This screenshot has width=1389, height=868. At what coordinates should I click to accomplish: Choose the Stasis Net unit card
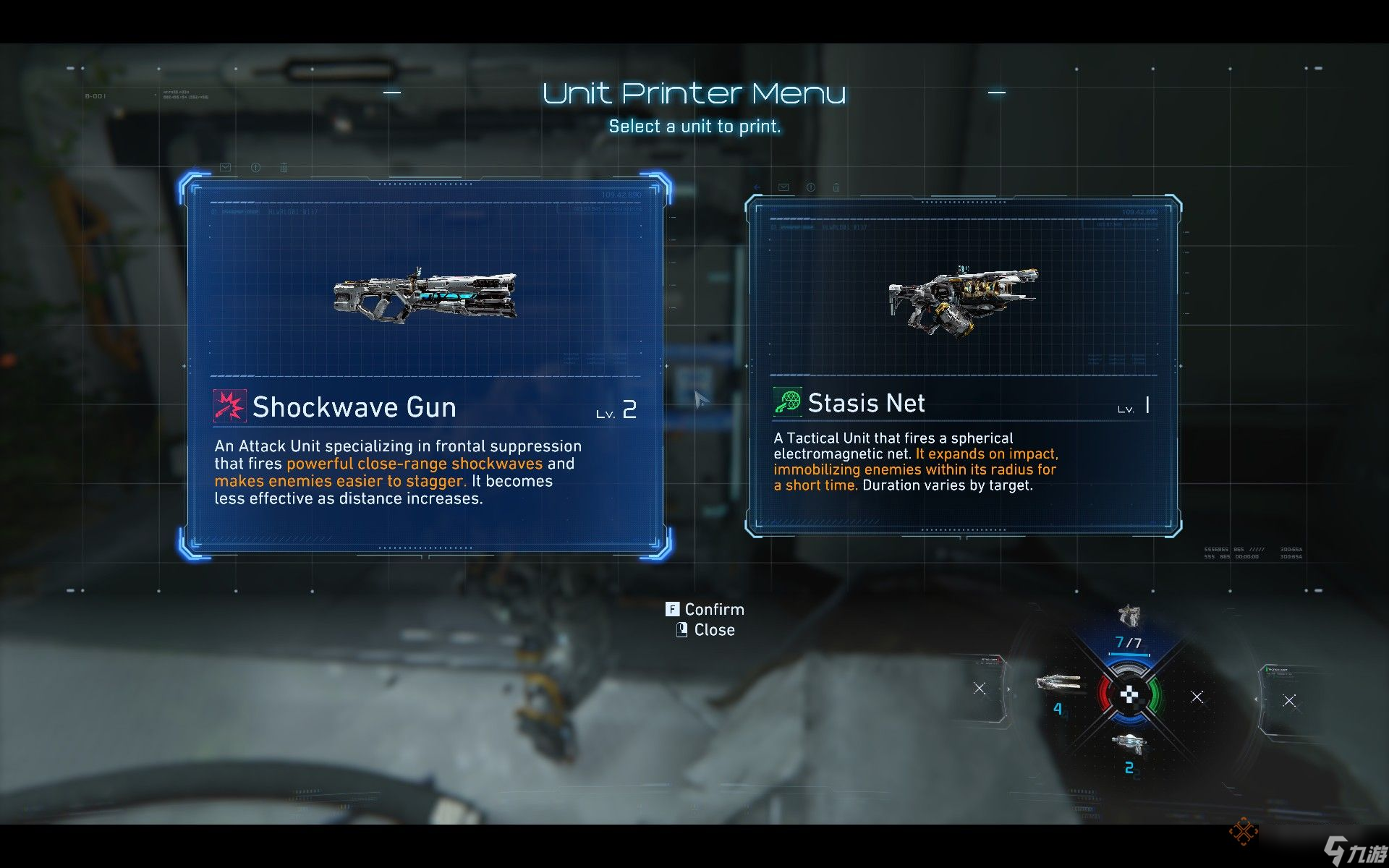pyautogui.click(x=963, y=365)
